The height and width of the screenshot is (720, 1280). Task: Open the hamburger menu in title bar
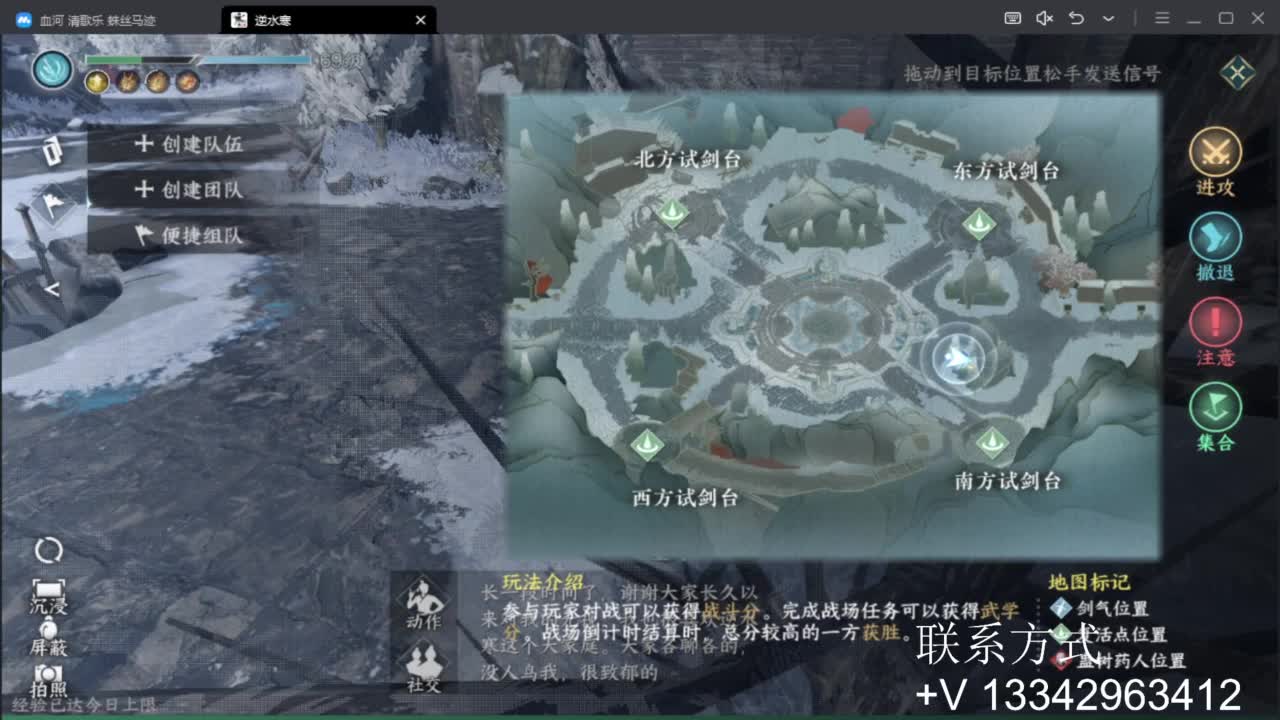1162,19
